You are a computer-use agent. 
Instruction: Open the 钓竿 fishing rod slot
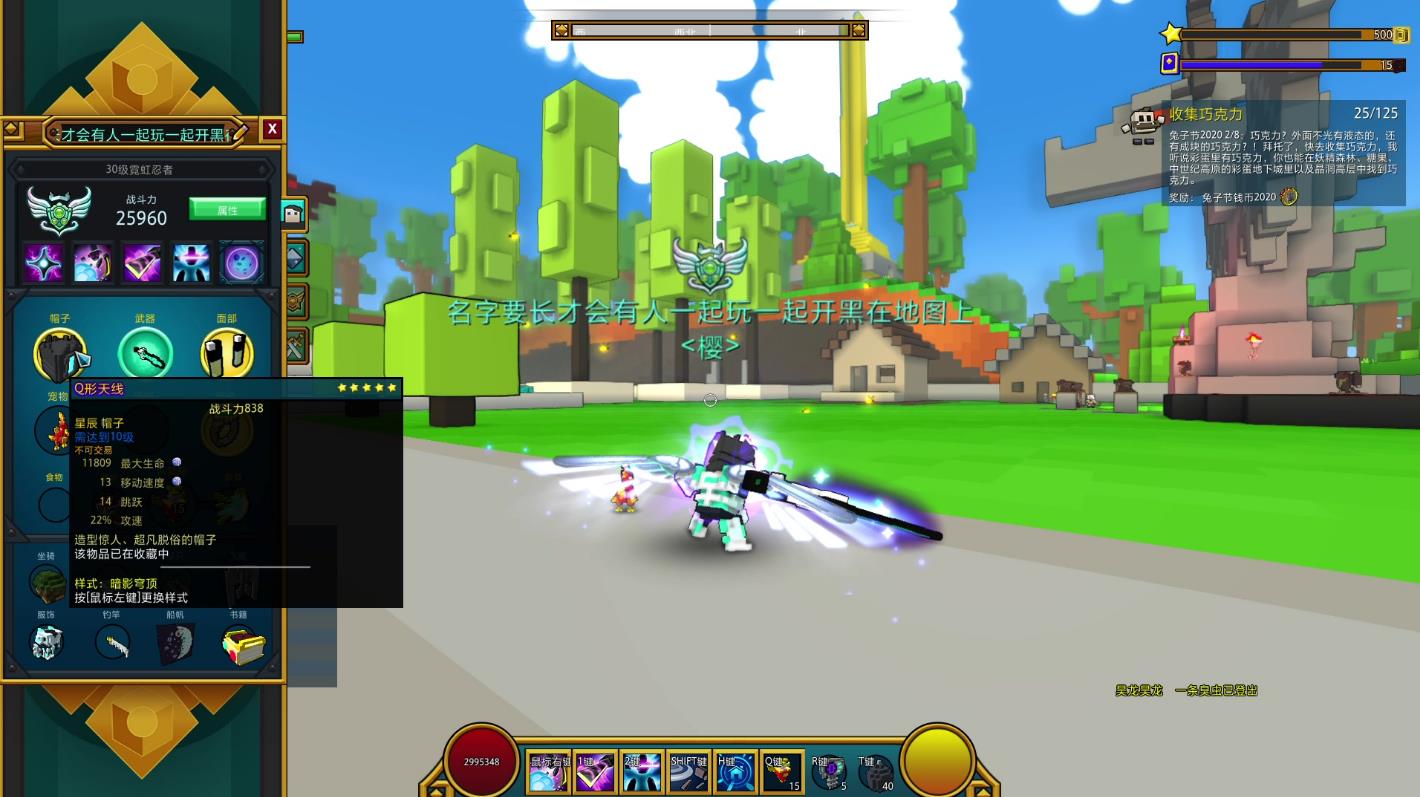(x=113, y=643)
